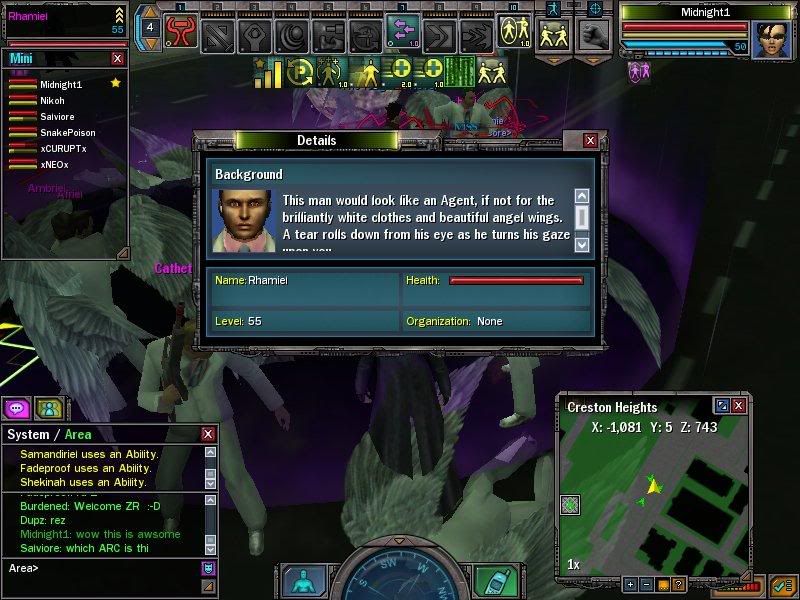Zoom out the minimap with minus button
Image resolution: width=800 pixels, height=600 pixels.
[x=646, y=584]
